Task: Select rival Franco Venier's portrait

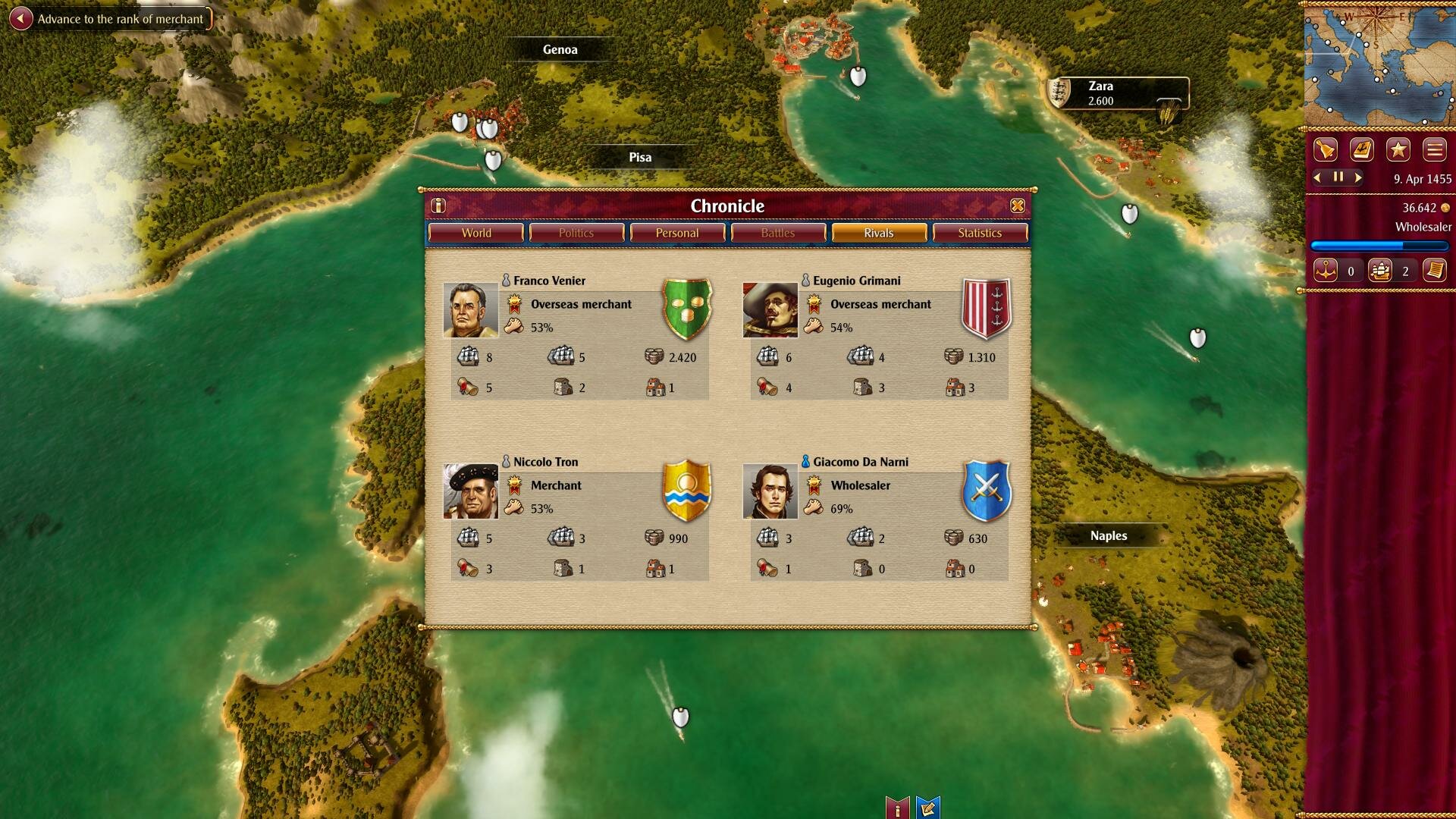Action: tap(470, 310)
